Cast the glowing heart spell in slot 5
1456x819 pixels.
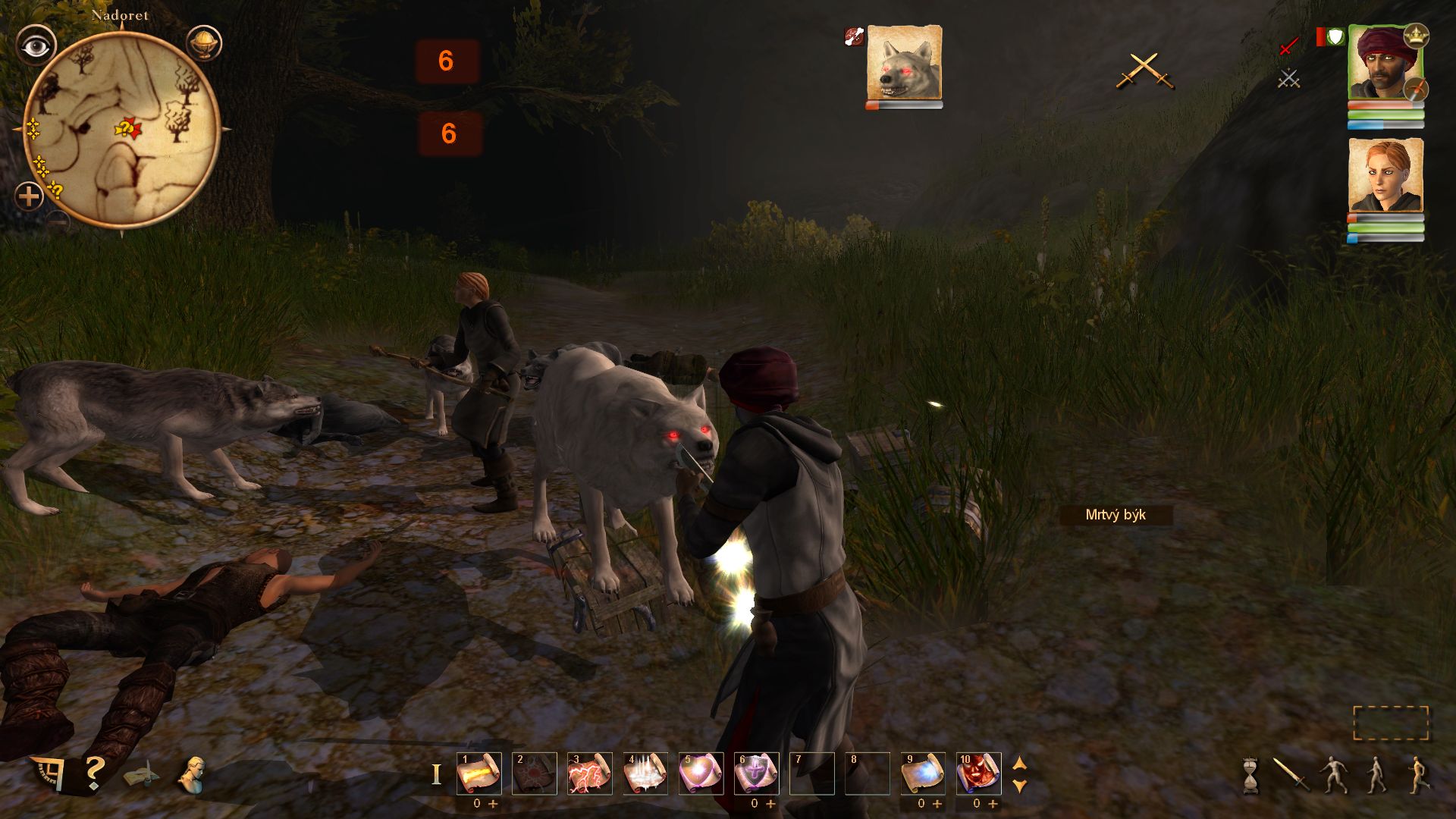tap(701, 773)
